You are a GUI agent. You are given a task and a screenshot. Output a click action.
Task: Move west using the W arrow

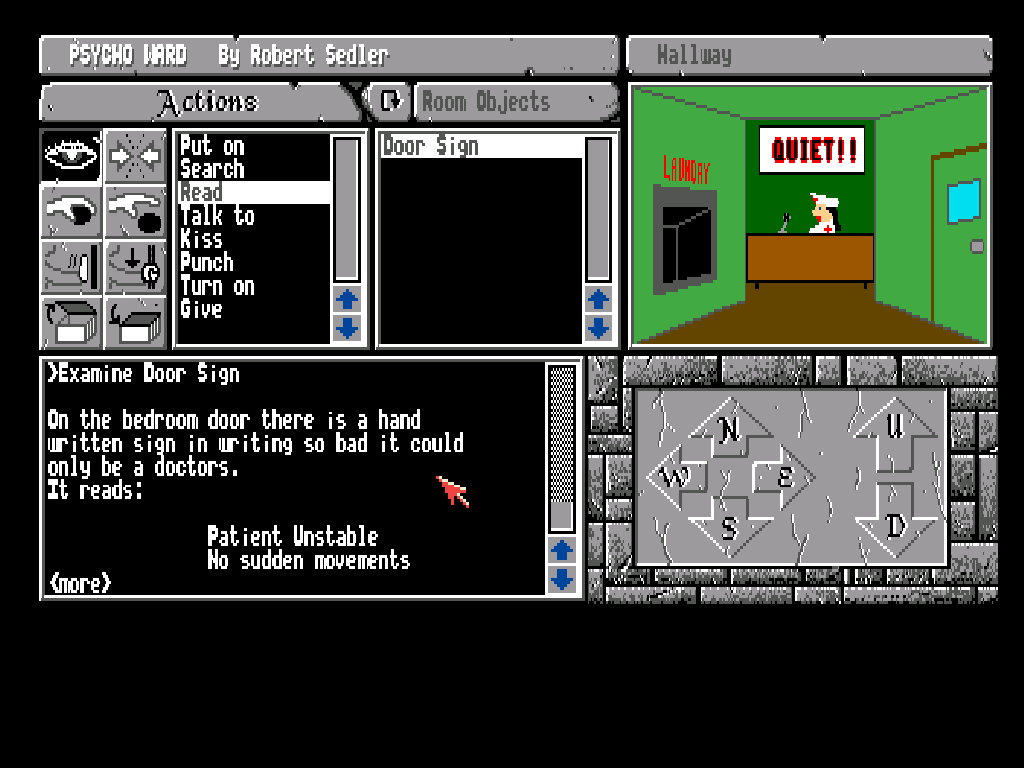click(675, 478)
